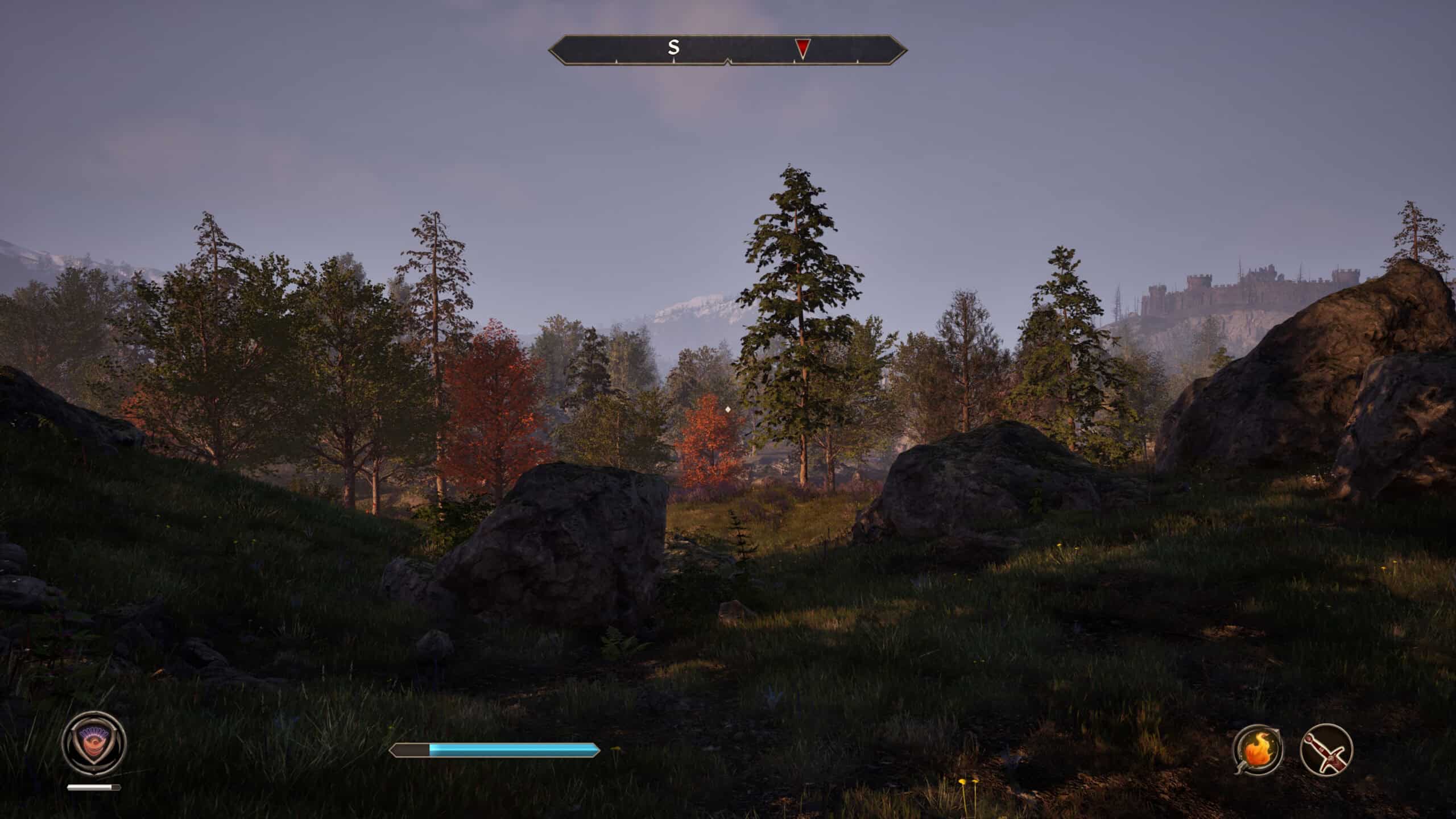Select the sword weapon icon
The image size is (1456, 819).
point(1326,749)
